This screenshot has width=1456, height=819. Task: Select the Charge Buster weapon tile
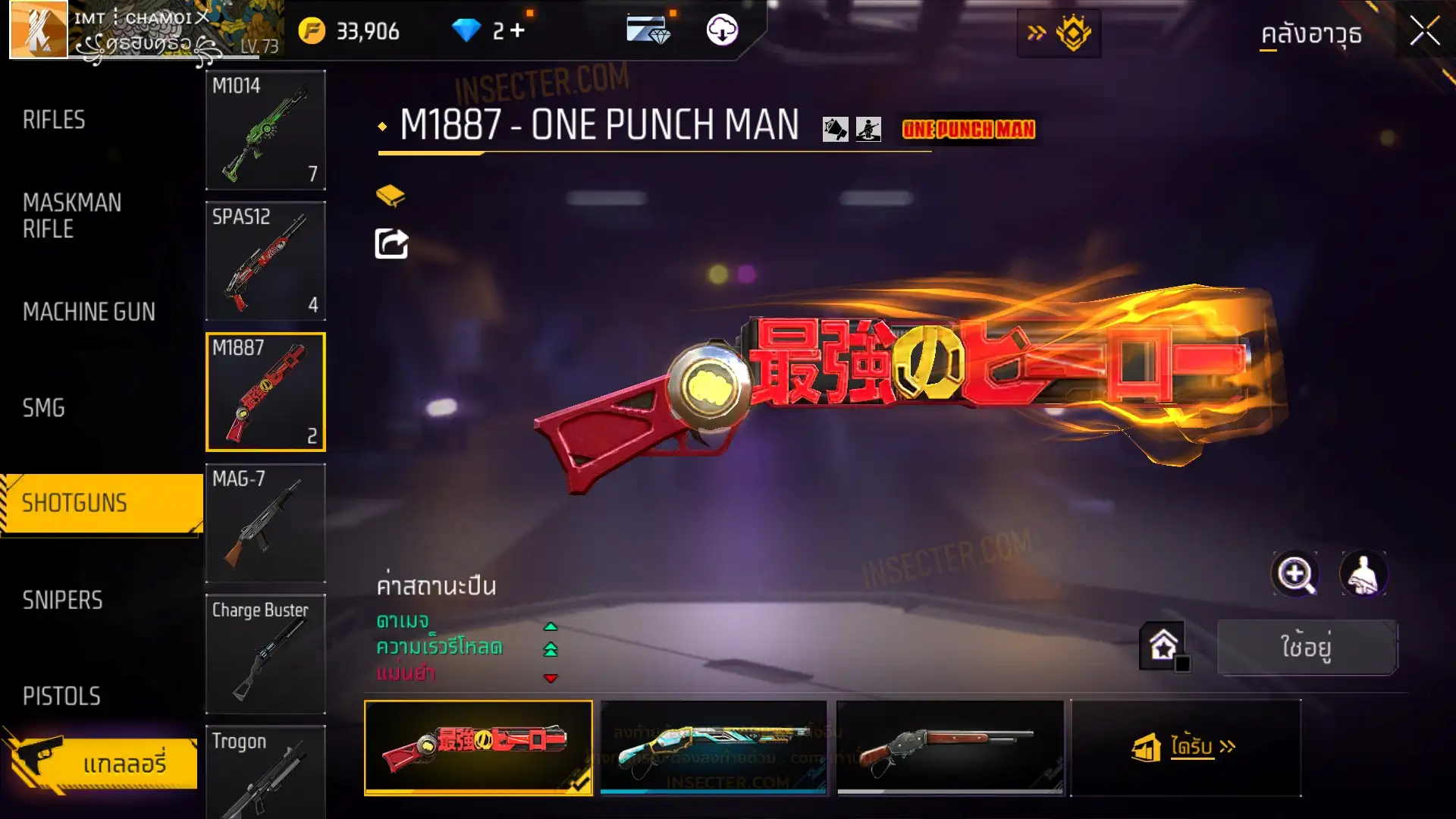[x=265, y=654]
